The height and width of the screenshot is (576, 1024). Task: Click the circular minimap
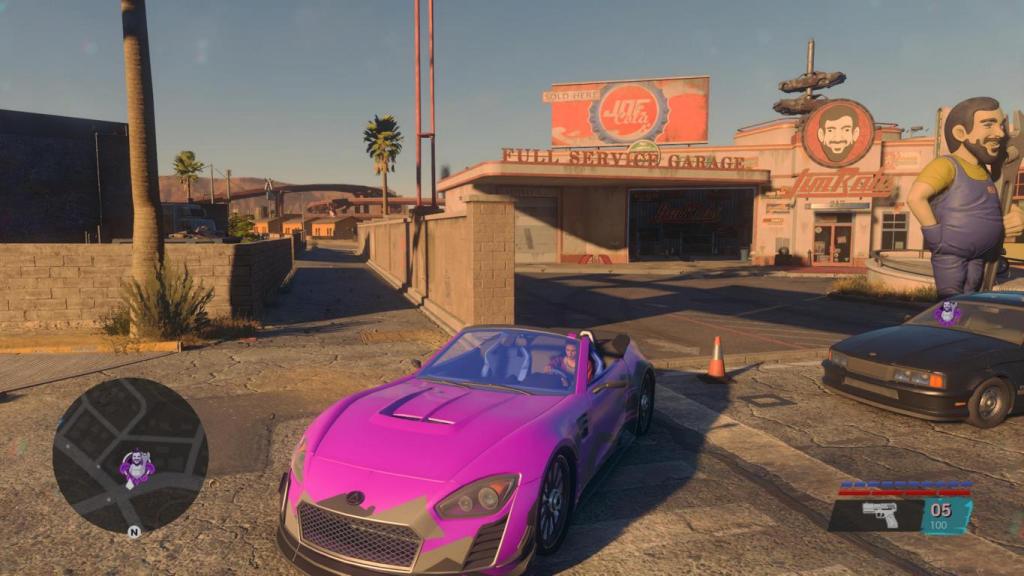130,456
